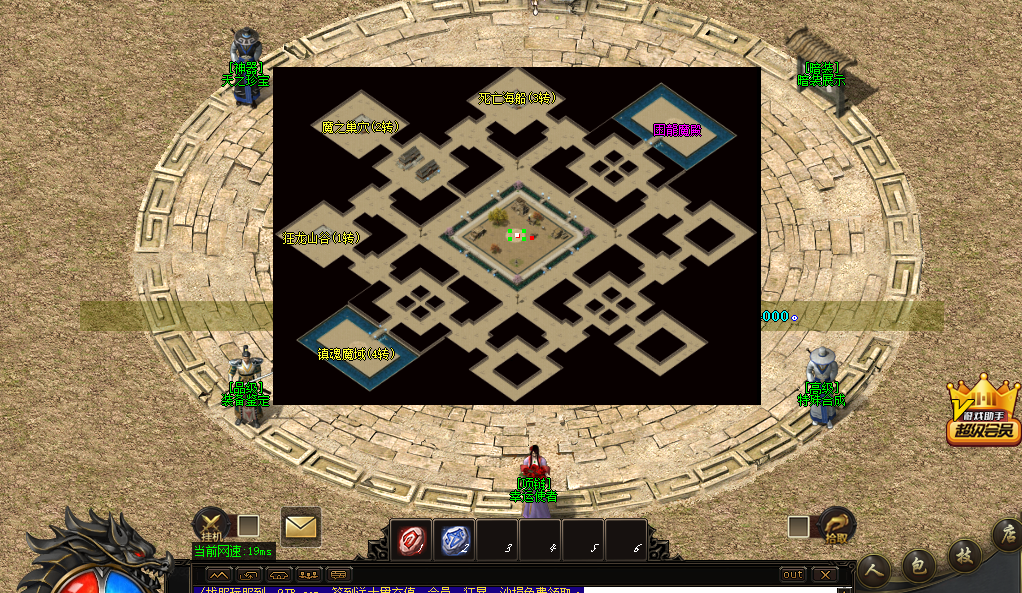
Task: Close the chat bar with the X button
Action: (x=824, y=575)
